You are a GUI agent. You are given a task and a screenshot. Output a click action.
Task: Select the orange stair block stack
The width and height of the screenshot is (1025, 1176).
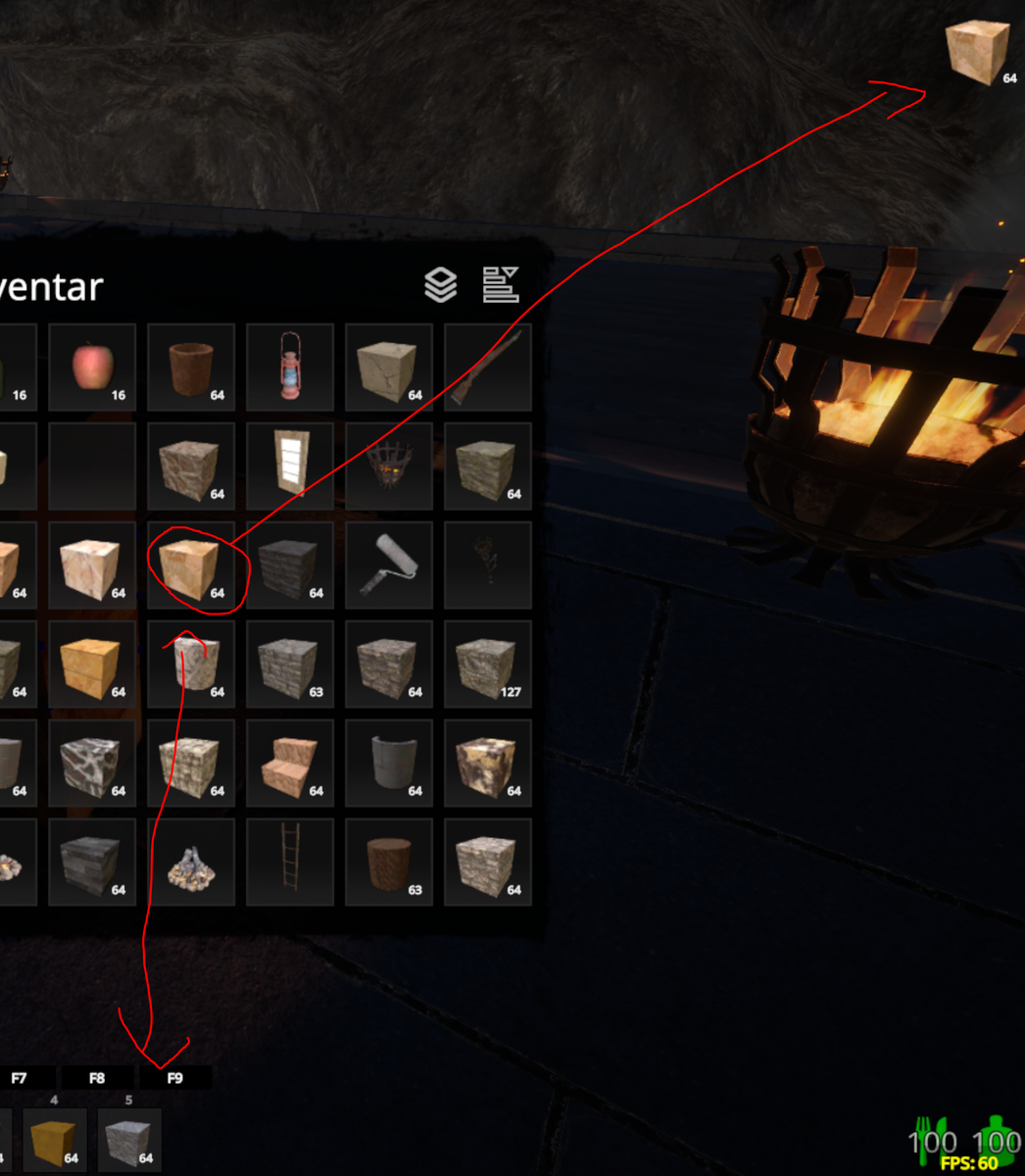click(x=290, y=763)
